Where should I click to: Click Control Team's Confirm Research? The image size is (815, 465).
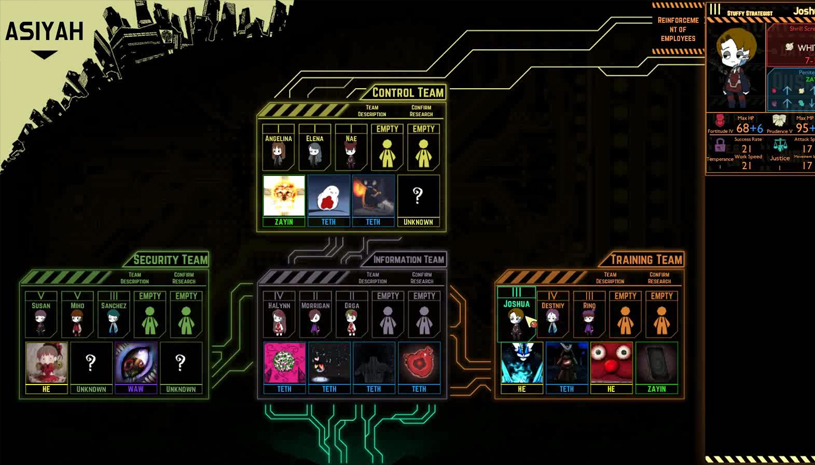click(x=421, y=110)
